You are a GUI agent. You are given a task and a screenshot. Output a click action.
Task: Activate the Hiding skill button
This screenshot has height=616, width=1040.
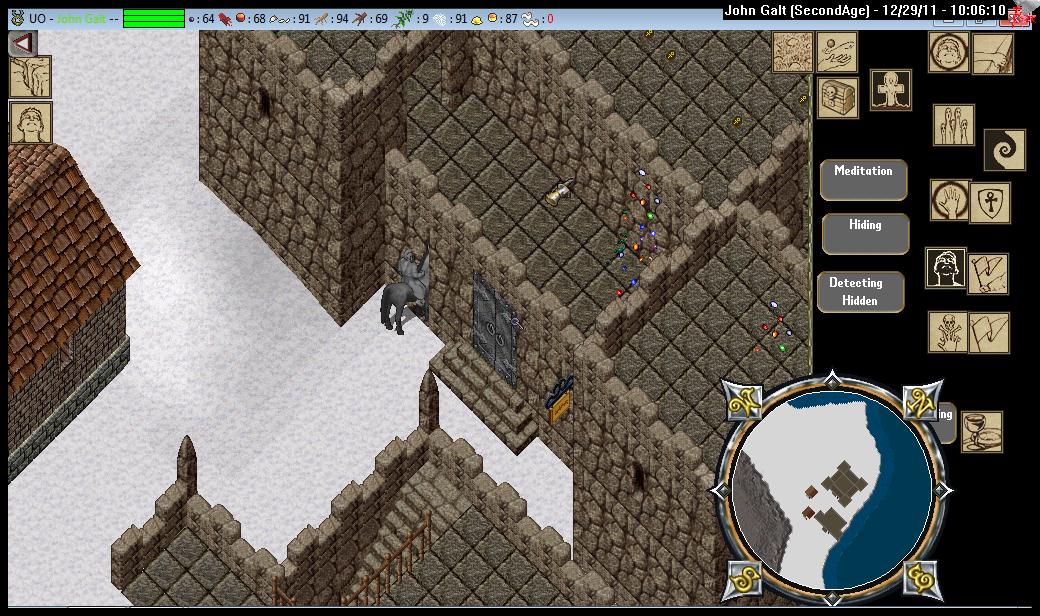865,234
